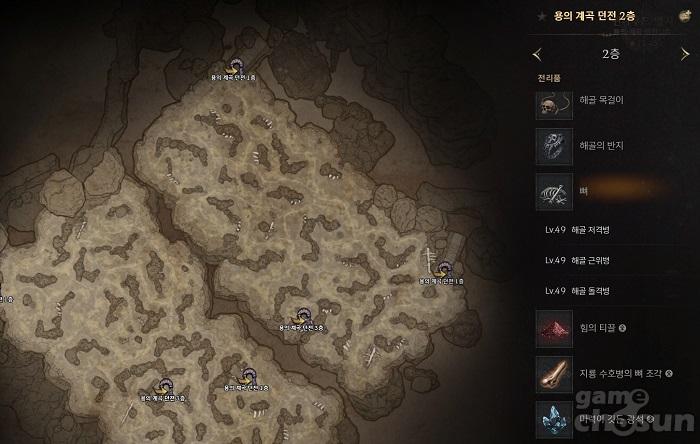700x444 pixels.
Task: Toggle the favorite star beside the dungeon title
Action: [541, 17]
